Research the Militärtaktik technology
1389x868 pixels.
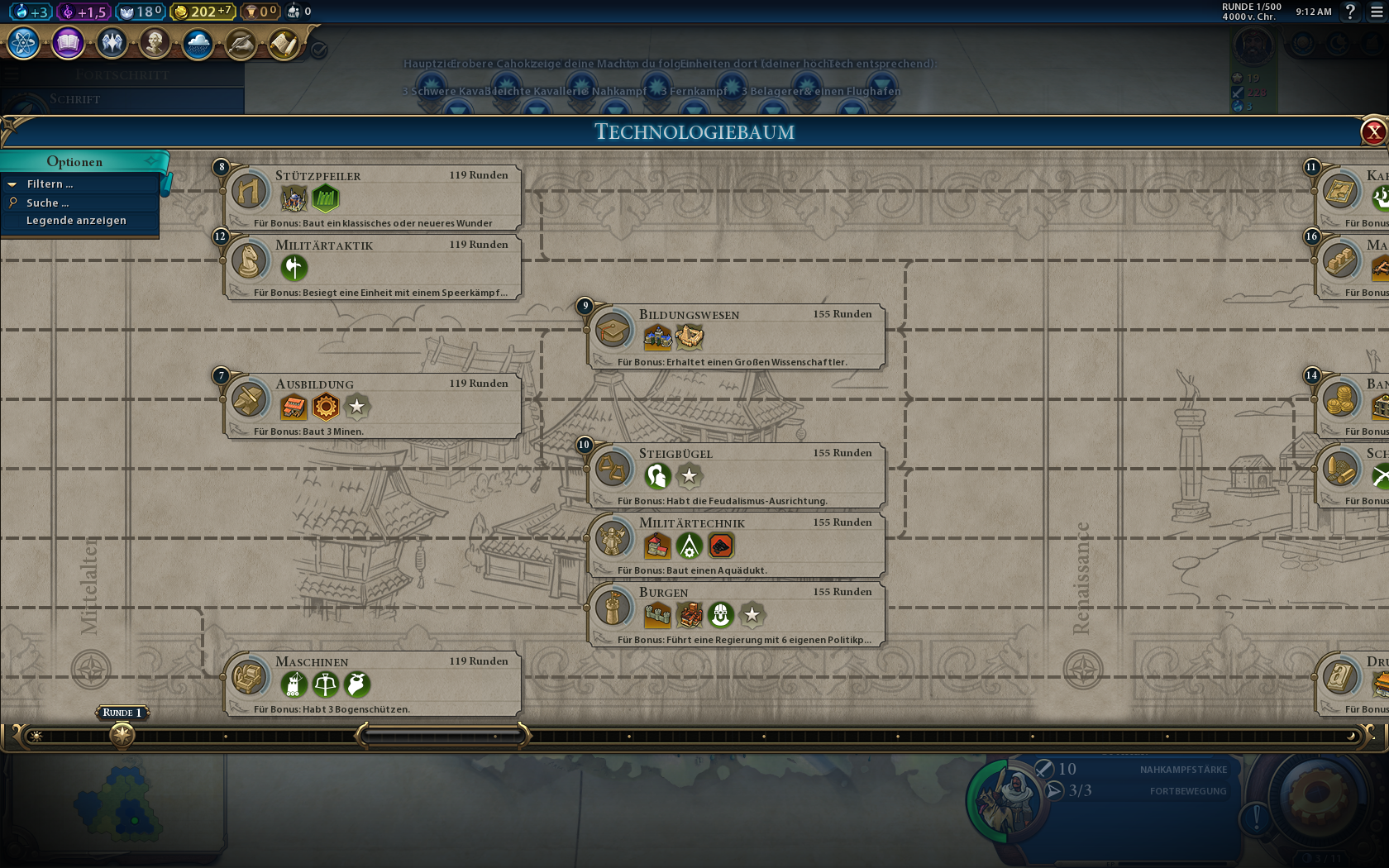pyautogui.click(x=374, y=266)
